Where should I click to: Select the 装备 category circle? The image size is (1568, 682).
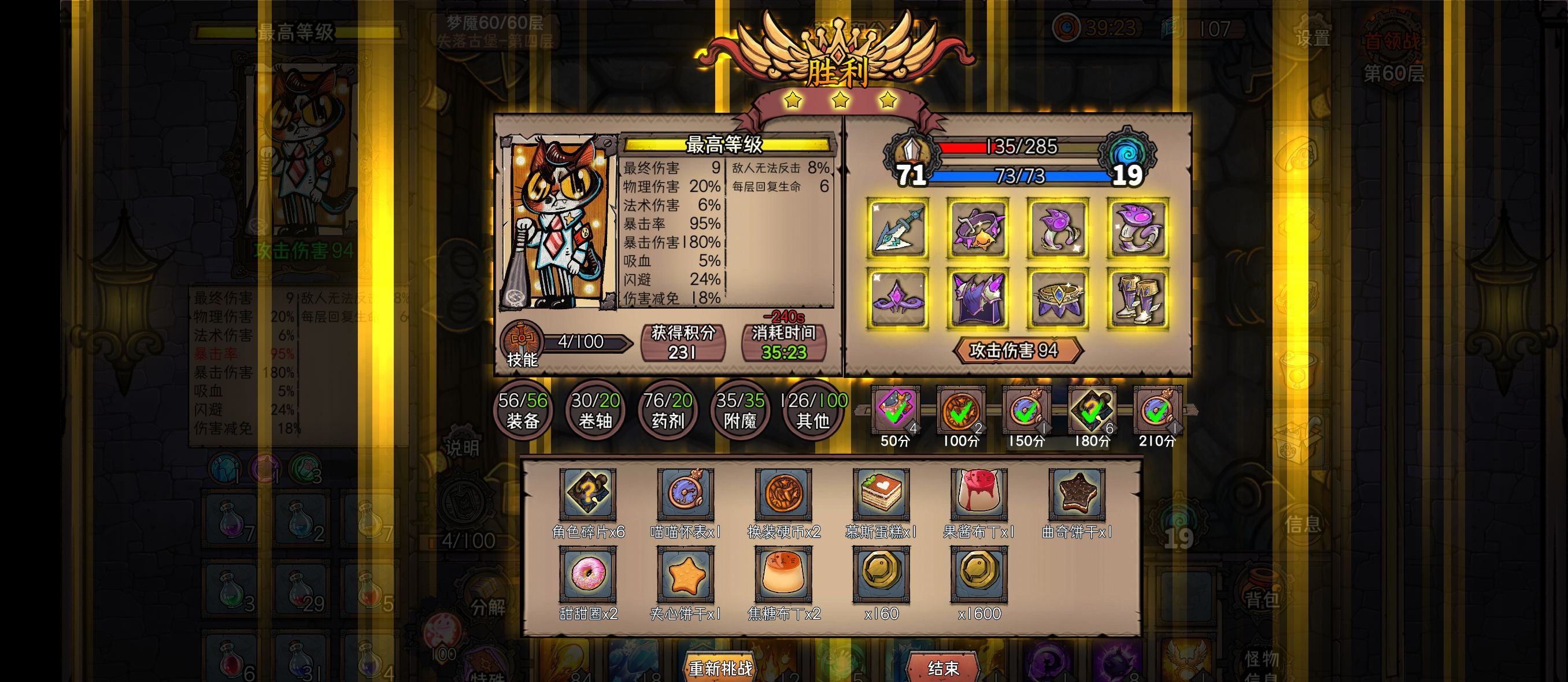(x=522, y=409)
